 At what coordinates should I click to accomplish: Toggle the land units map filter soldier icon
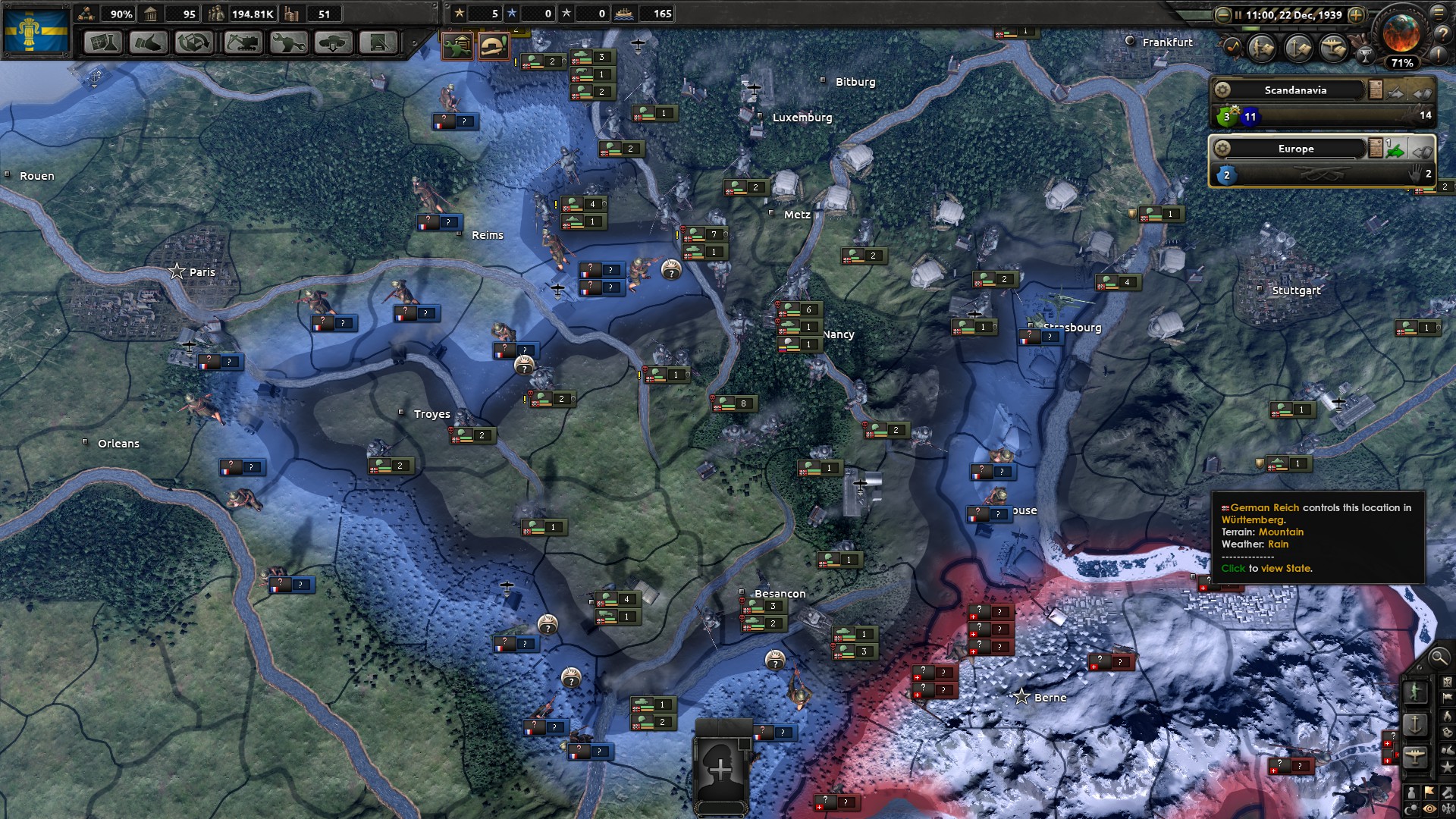1262,49
